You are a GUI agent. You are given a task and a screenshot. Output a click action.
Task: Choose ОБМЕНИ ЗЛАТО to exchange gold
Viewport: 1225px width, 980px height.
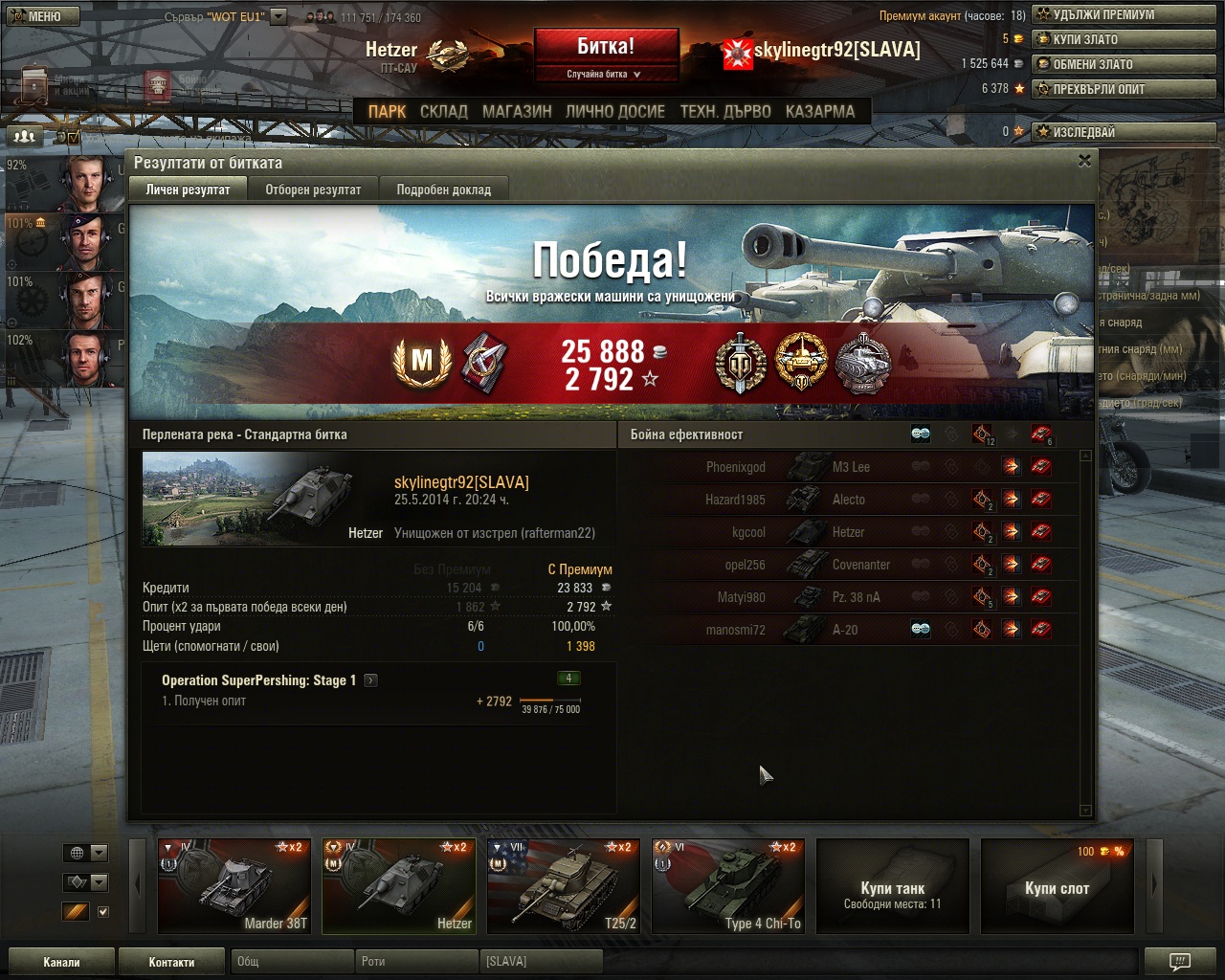click(x=1124, y=64)
